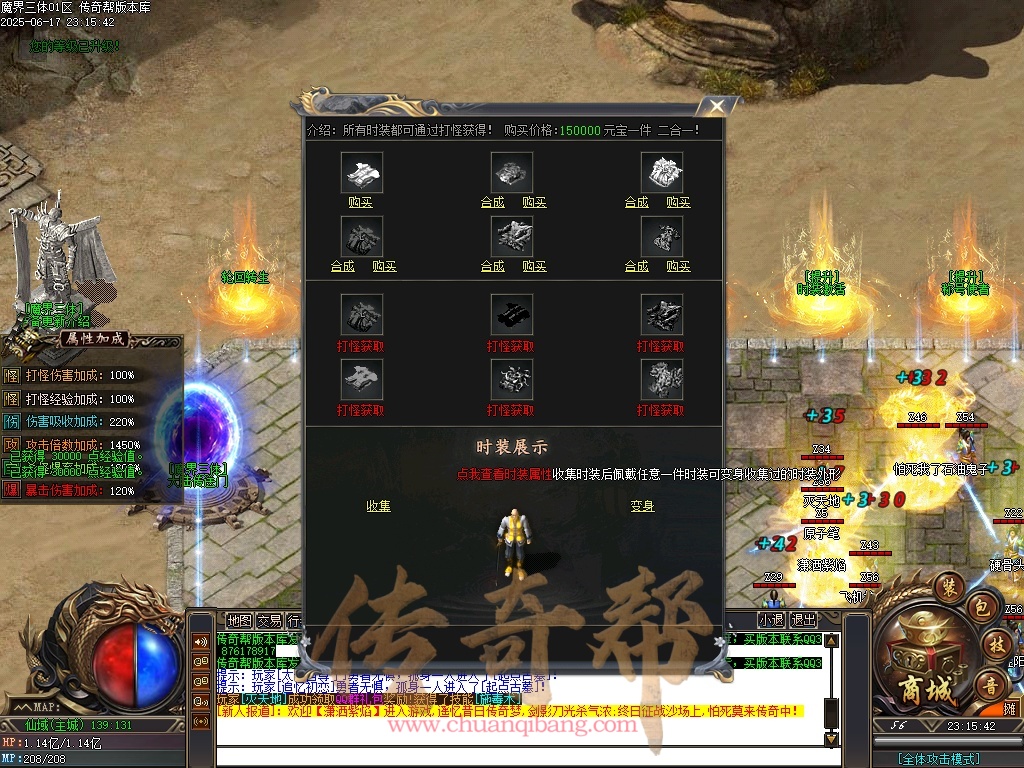
Task: Click the 收集 collect link
Action: 378,506
